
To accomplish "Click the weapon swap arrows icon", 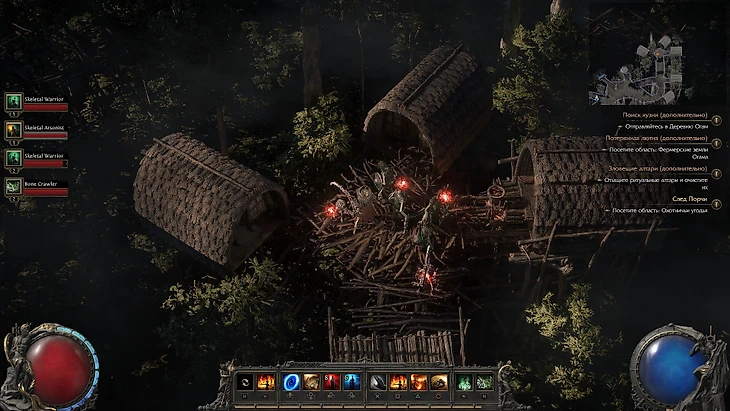I will tap(245, 381).
